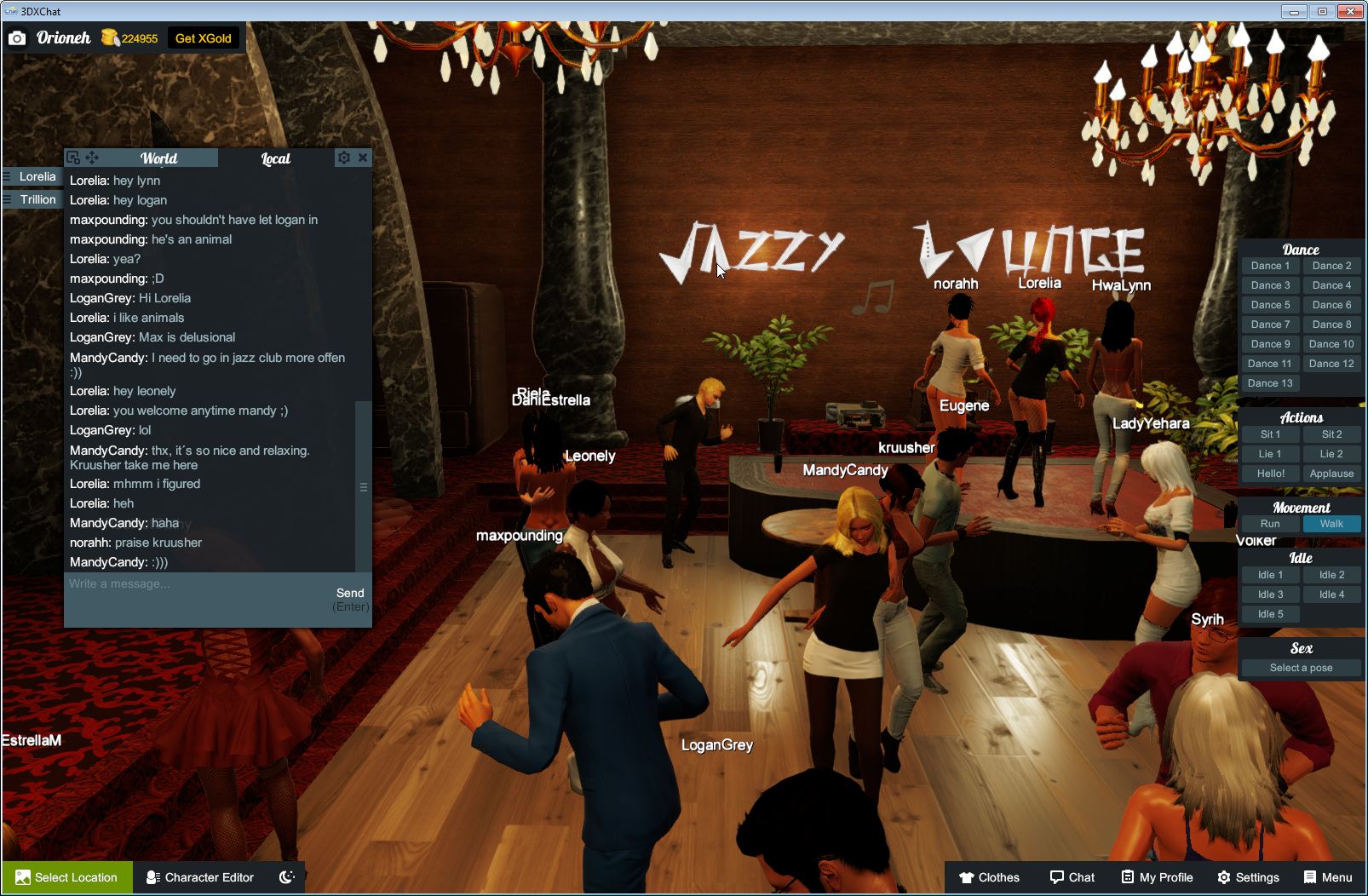Open the Trillion conversation tab on the left
Screen dimensions: 1368x896
coord(37,198)
